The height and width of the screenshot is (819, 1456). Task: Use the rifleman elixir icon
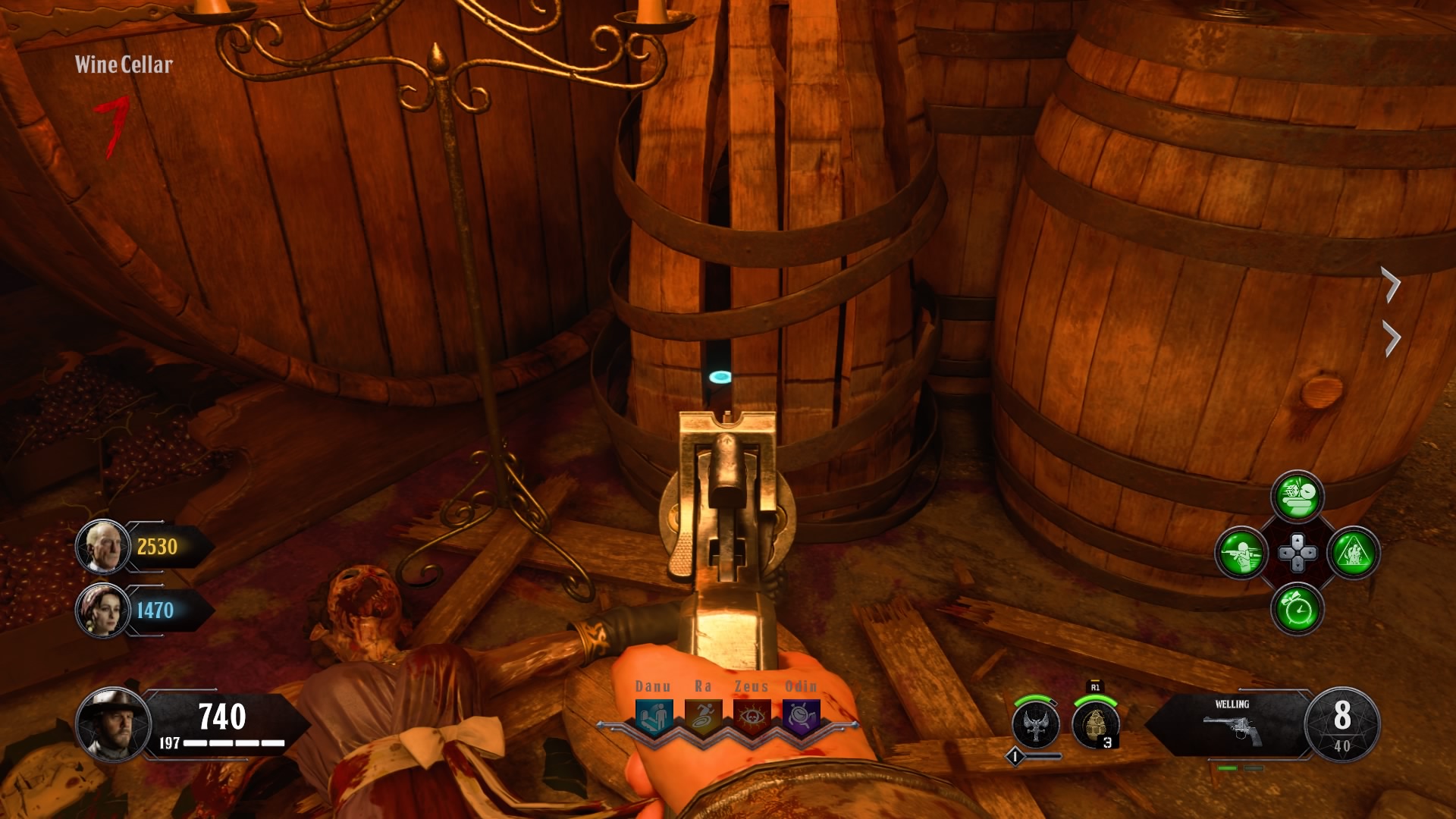click(1241, 552)
